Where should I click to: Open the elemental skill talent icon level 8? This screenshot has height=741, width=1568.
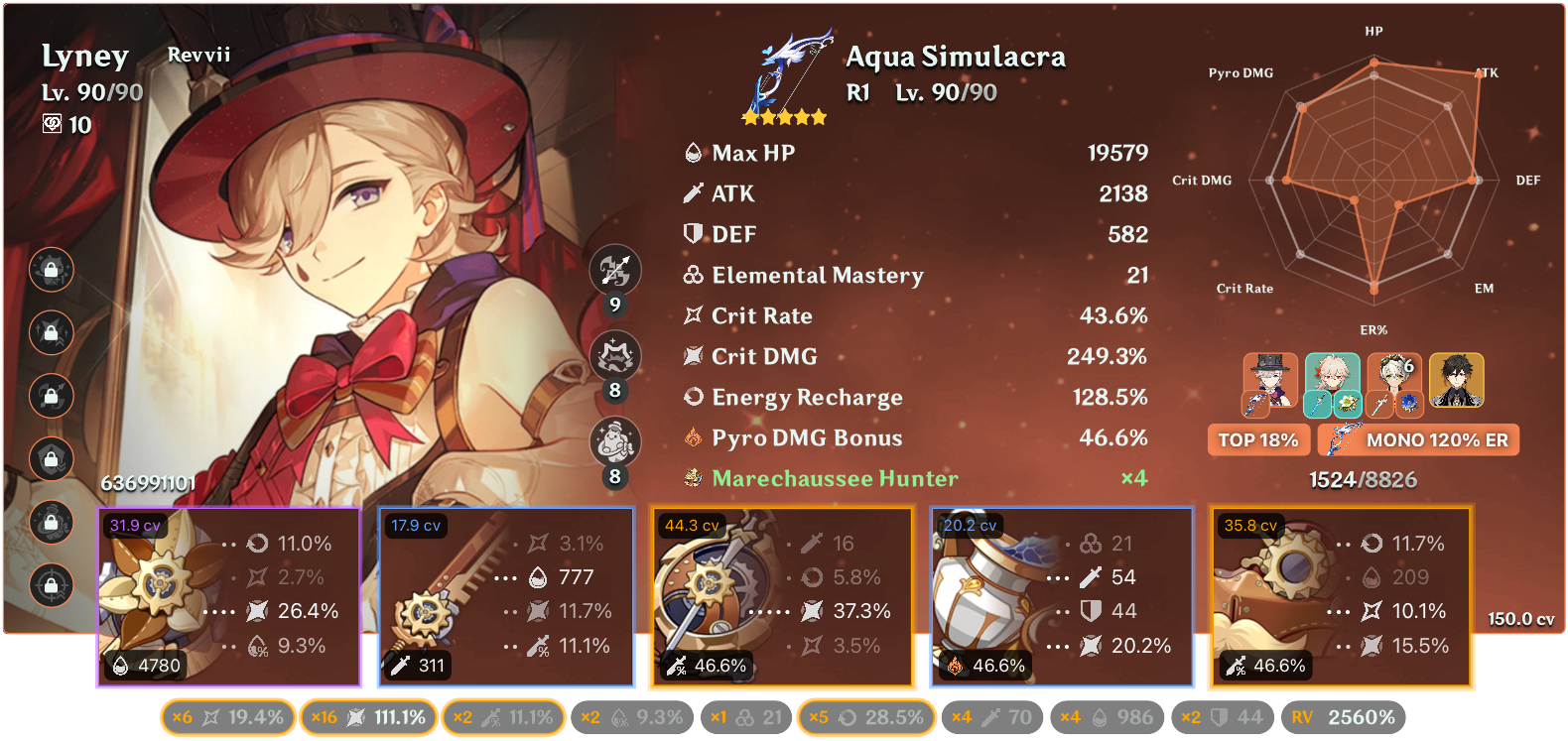[617, 355]
